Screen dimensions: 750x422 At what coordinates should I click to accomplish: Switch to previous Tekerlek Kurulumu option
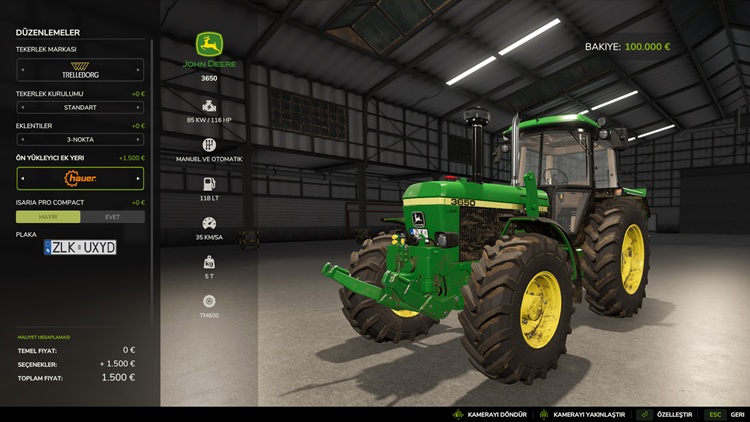pyautogui.click(x=22, y=107)
